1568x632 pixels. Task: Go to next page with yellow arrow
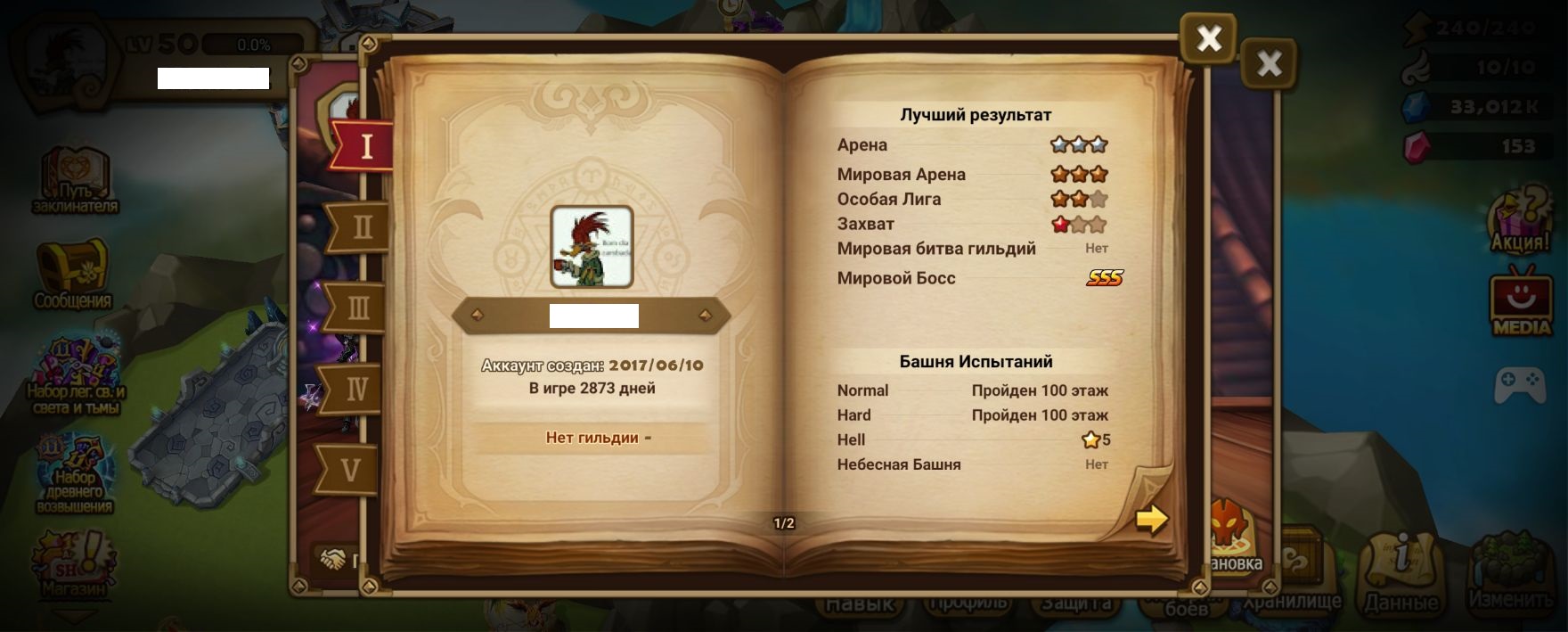1151,518
